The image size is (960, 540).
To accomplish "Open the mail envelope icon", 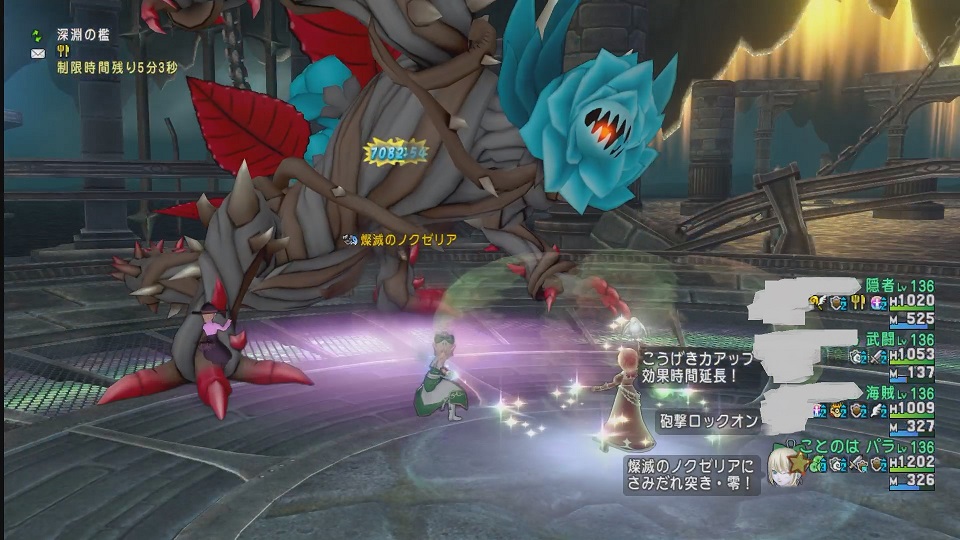I will pos(38,52).
